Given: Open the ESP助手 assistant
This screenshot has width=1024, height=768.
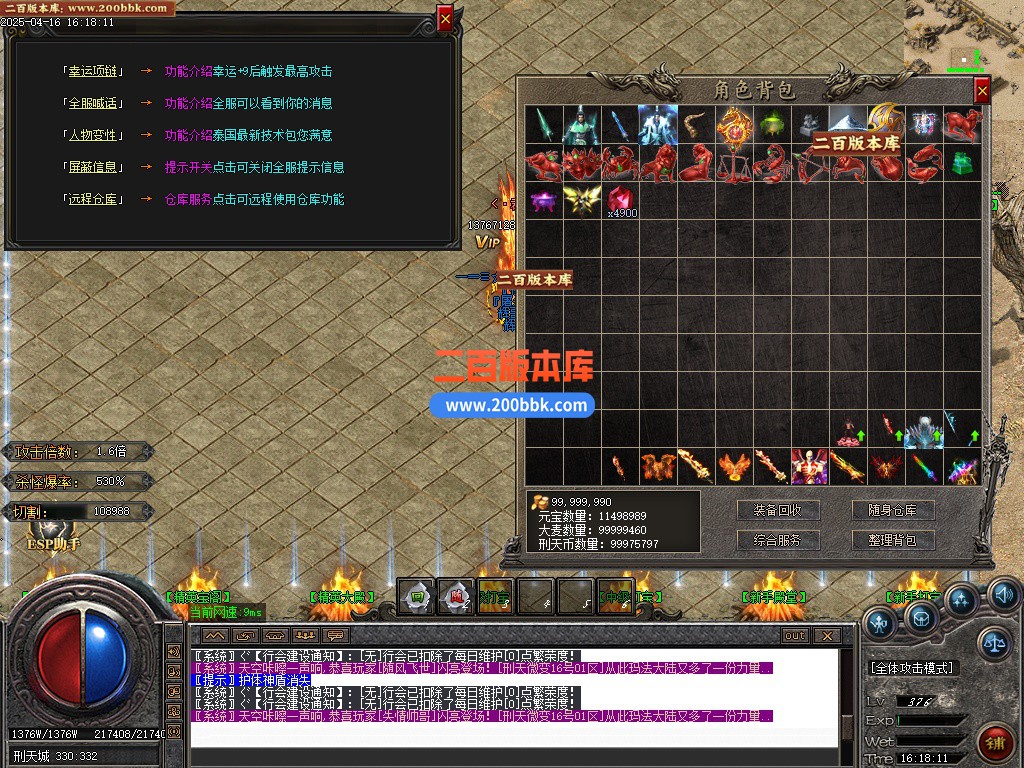Looking at the screenshot, I should (x=52, y=545).
